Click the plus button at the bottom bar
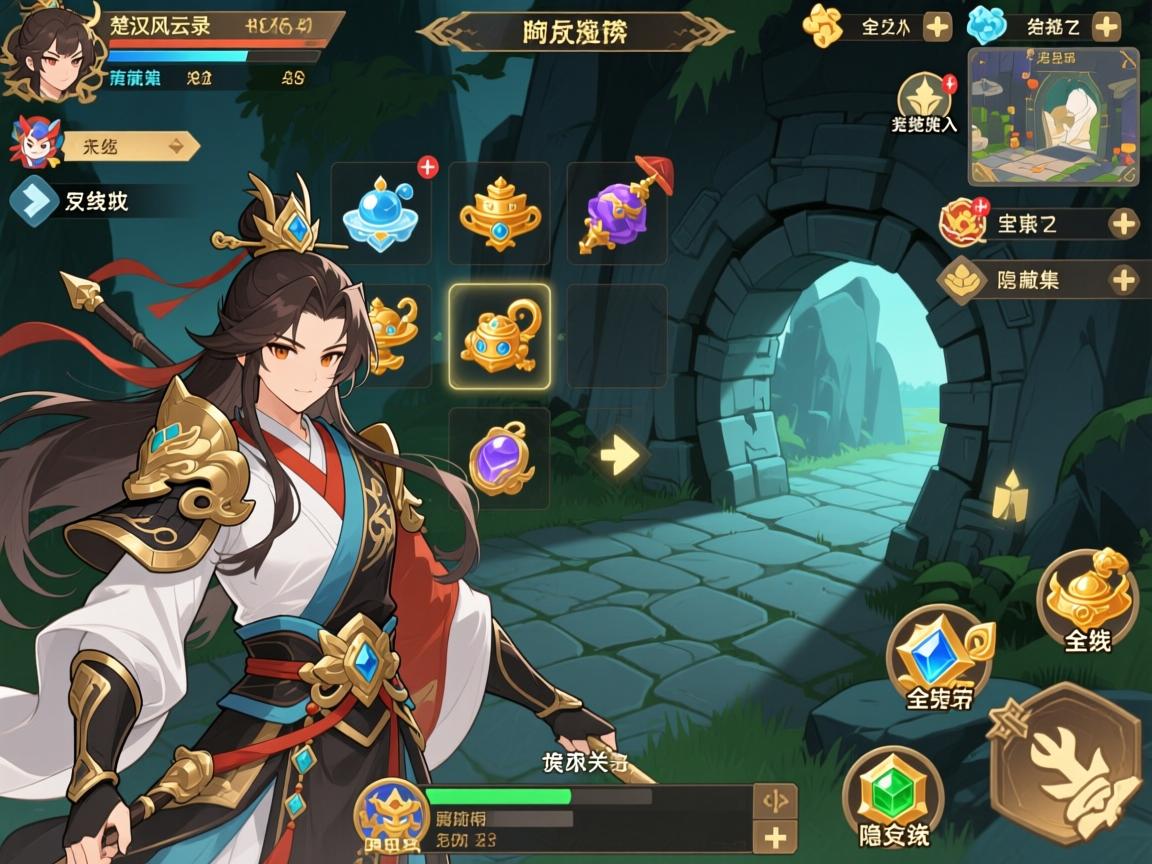Image resolution: width=1152 pixels, height=864 pixels. click(x=775, y=837)
